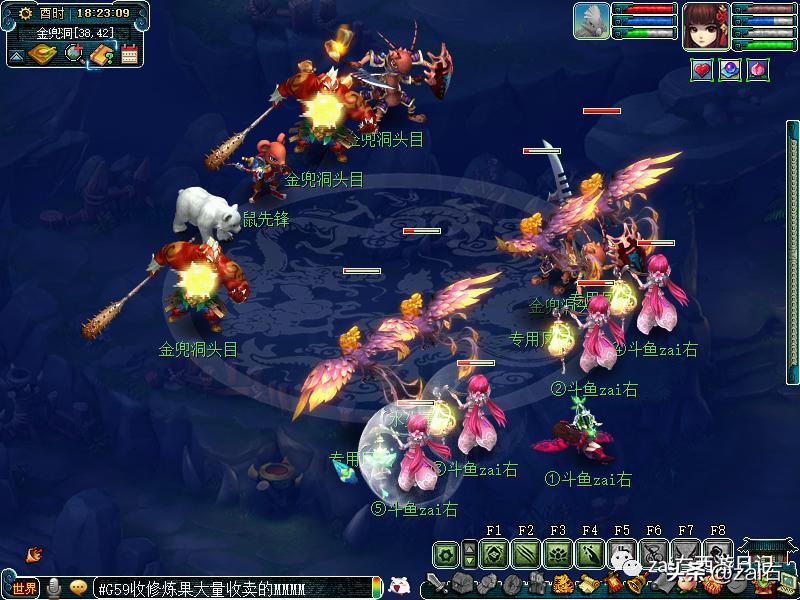This screenshot has width=800, height=600.
Task: Click the sword attack icon in bottom toolbar
Action: point(436,584)
